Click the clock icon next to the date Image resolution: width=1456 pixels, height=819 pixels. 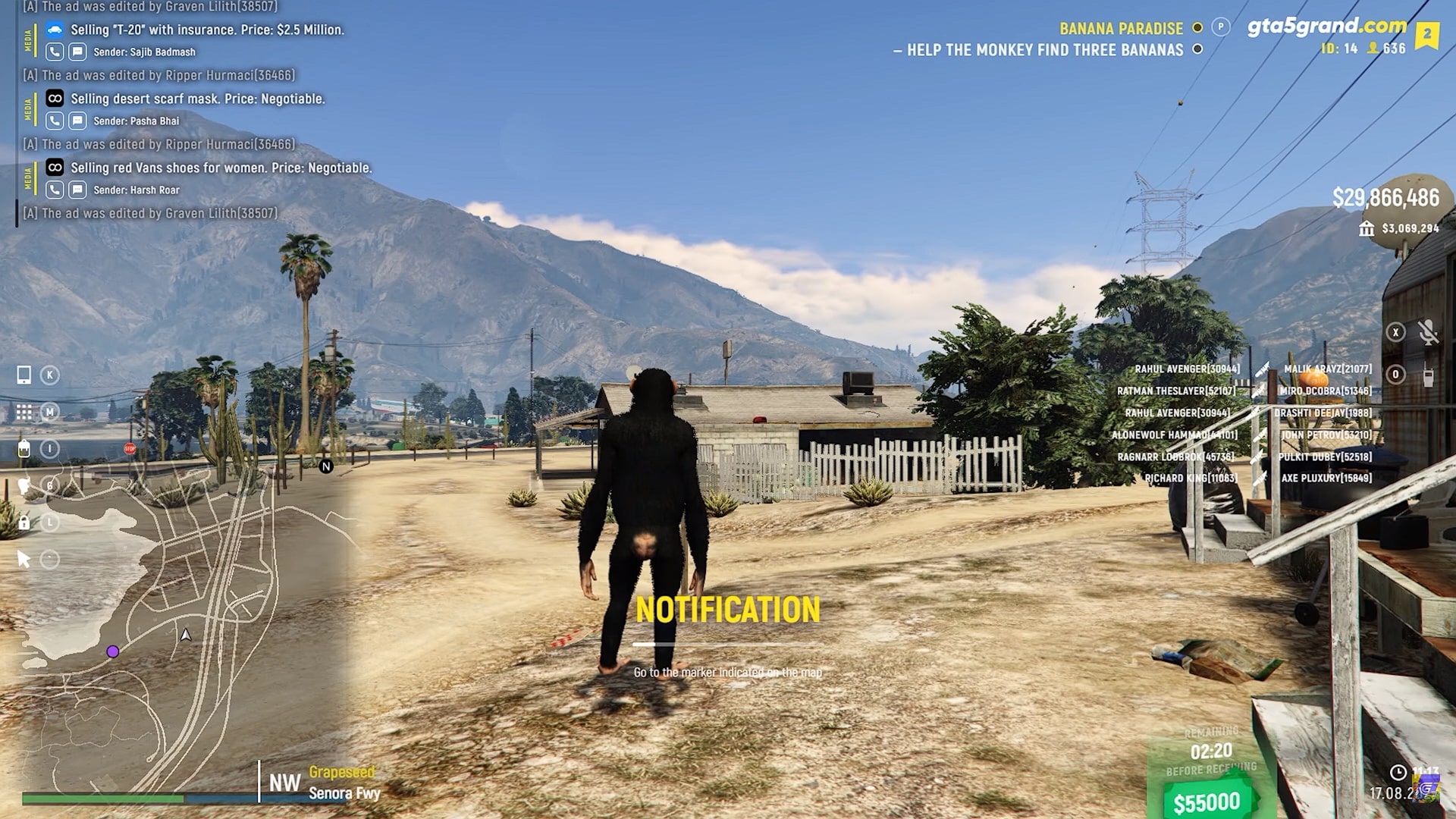point(1398,771)
